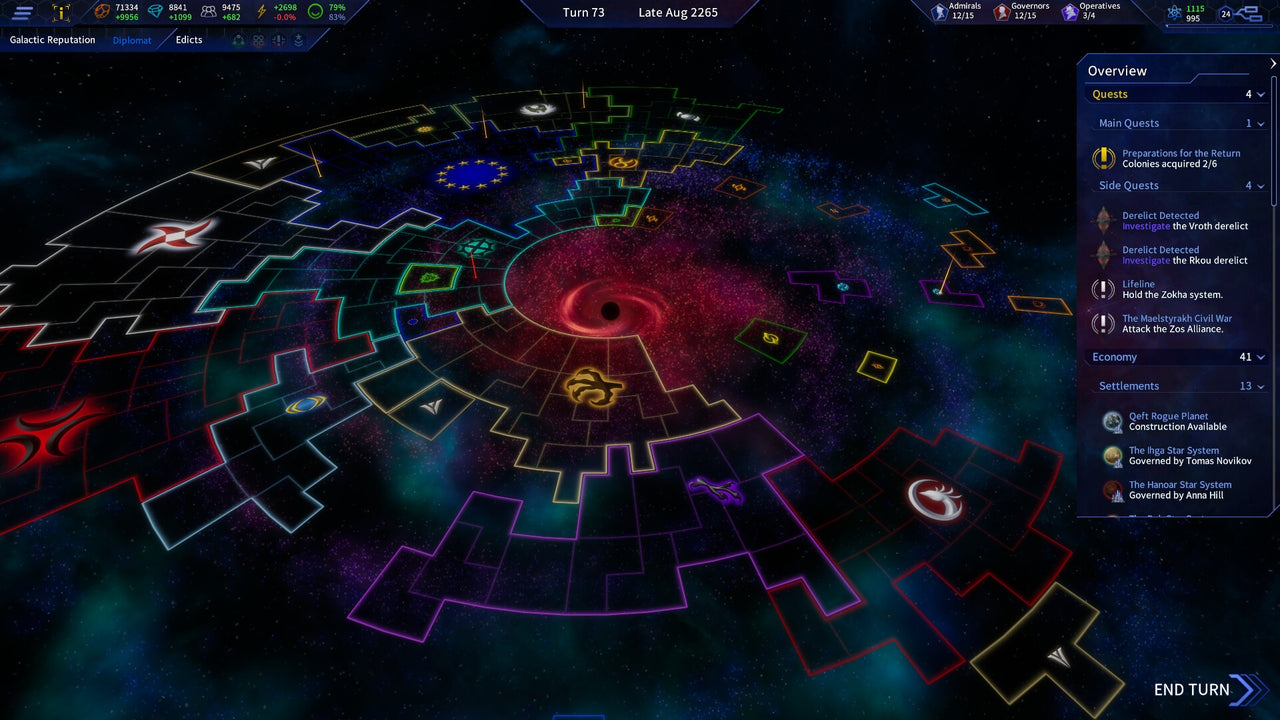The width and height of the screenshot is (1280, 720).
Task: Select the Diplomat menu entry
Action: [x=132, y=40]
